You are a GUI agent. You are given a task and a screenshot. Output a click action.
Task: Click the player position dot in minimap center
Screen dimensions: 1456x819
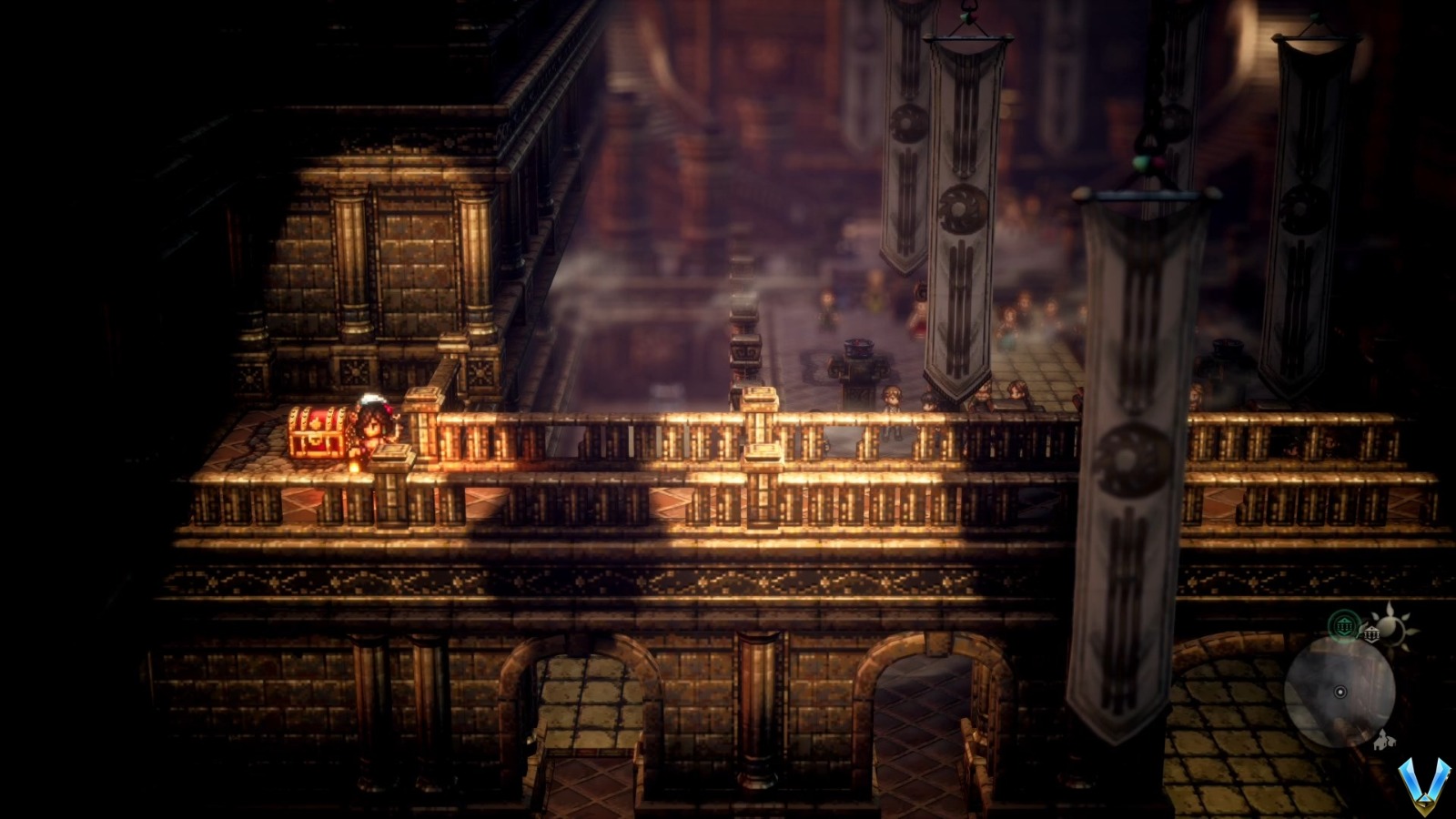click(1340, 692)
